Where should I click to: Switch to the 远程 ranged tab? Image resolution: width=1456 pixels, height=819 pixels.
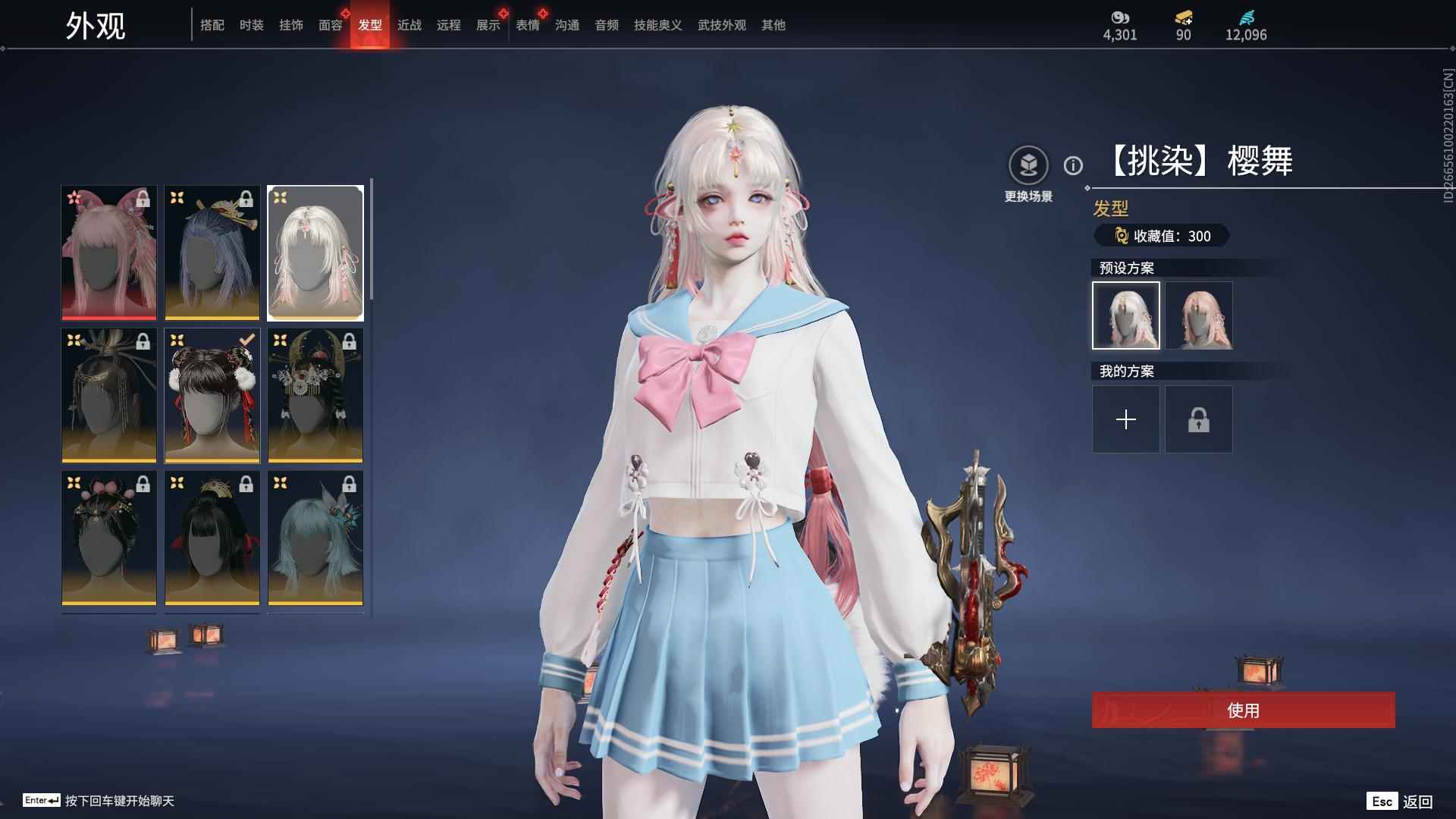click(449, 25)
